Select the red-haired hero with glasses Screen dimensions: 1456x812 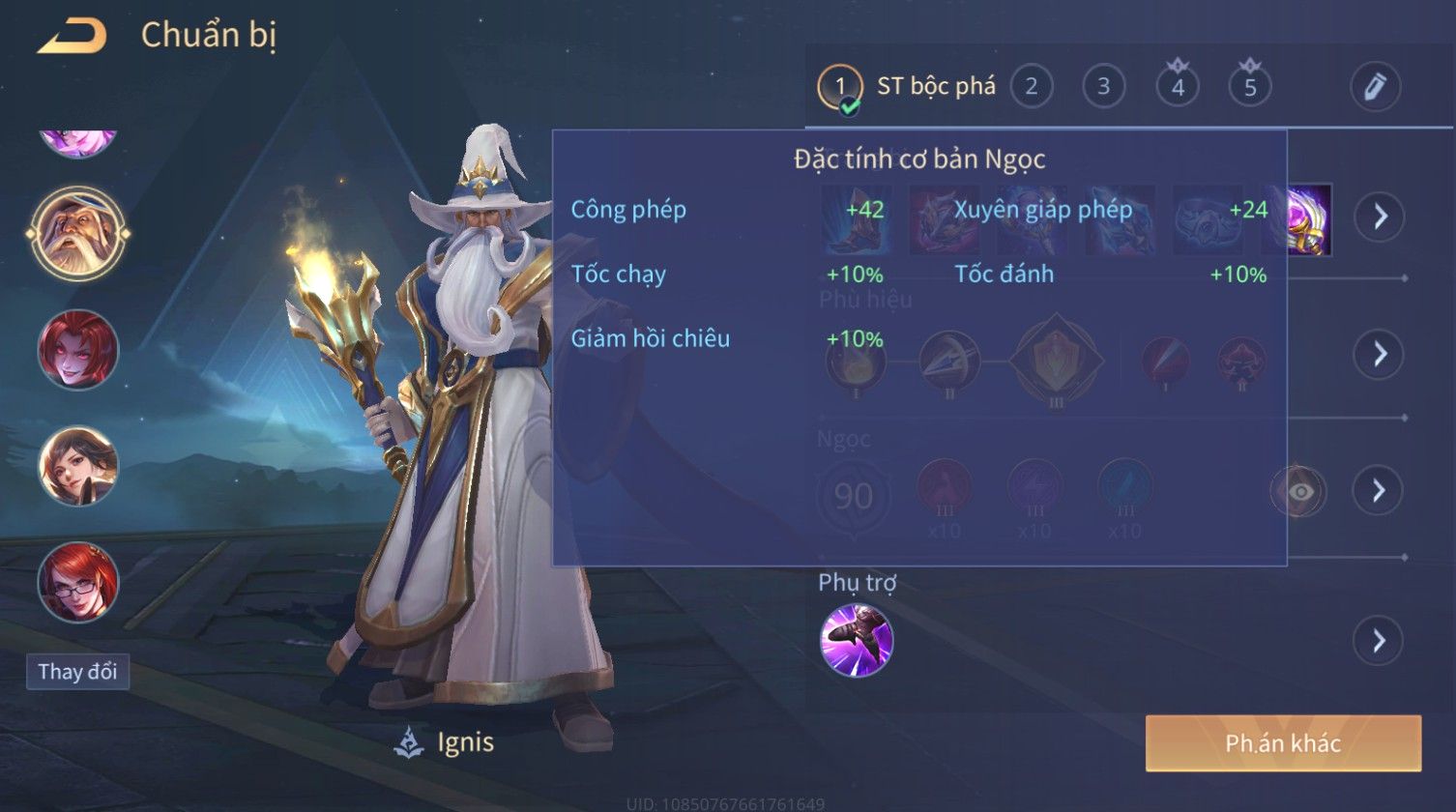[x=78, y=583]
